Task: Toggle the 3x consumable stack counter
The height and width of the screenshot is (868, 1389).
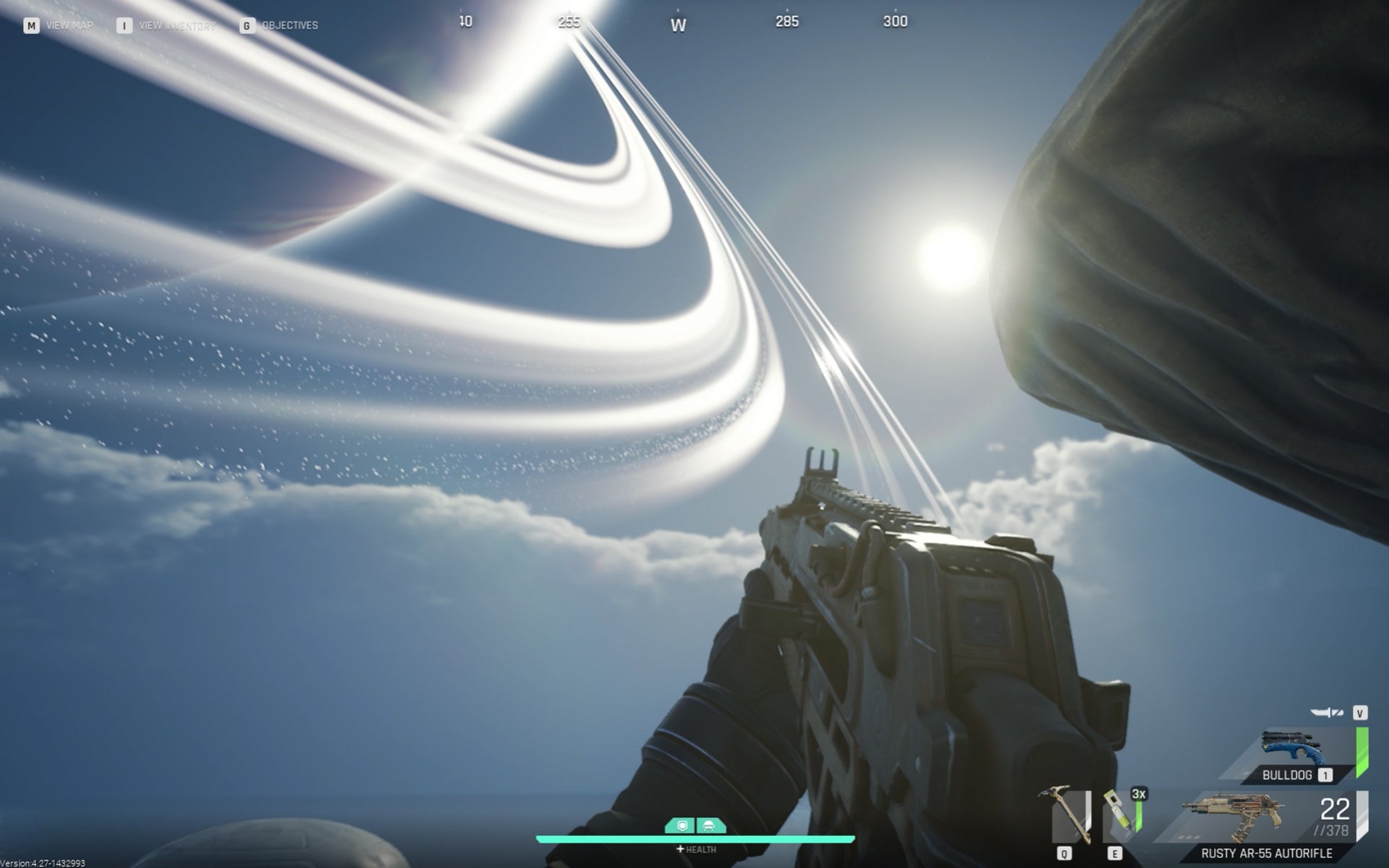Action: [1139, 796]
